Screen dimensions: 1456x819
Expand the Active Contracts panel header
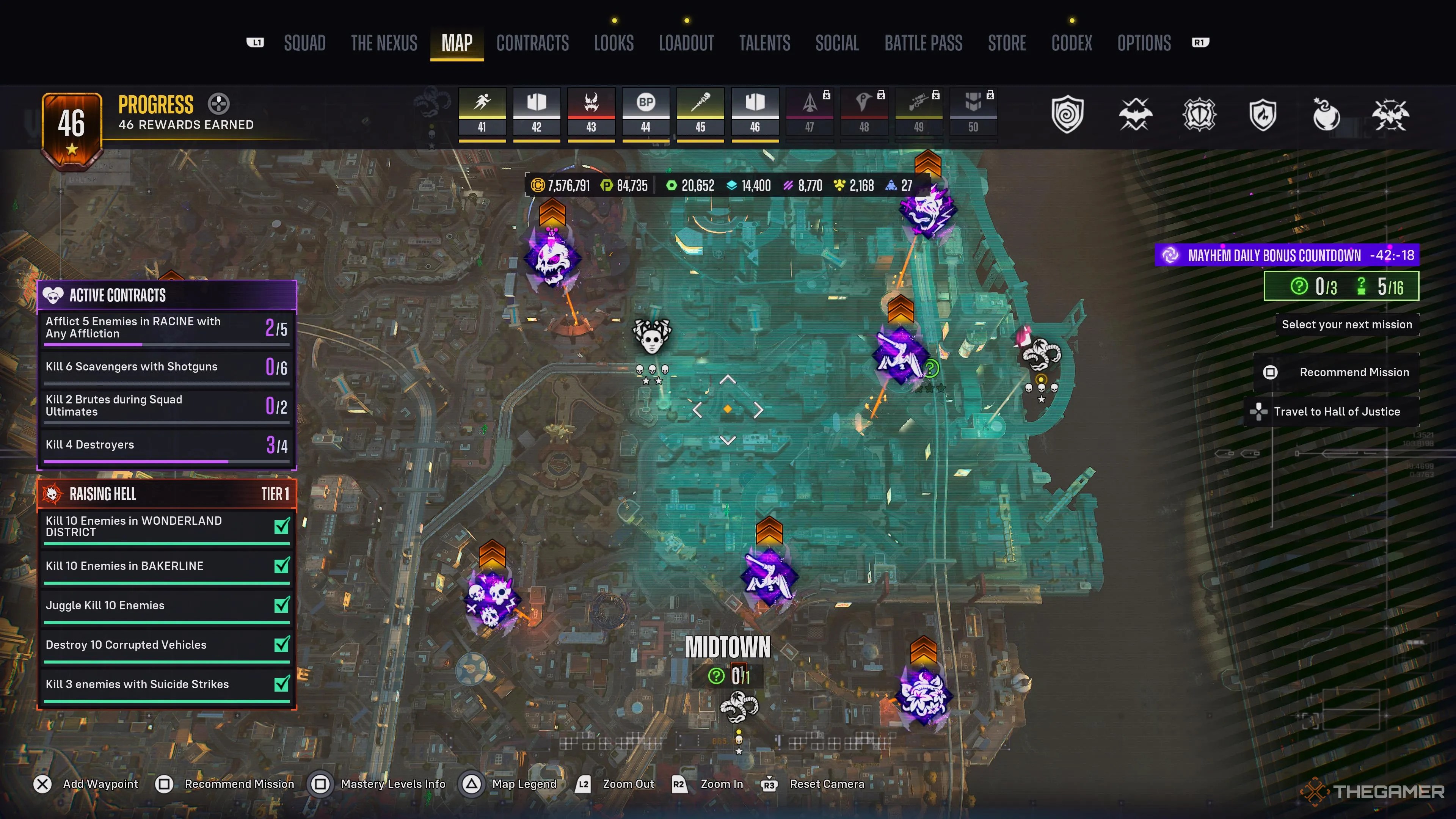click(x=166, y=295)
